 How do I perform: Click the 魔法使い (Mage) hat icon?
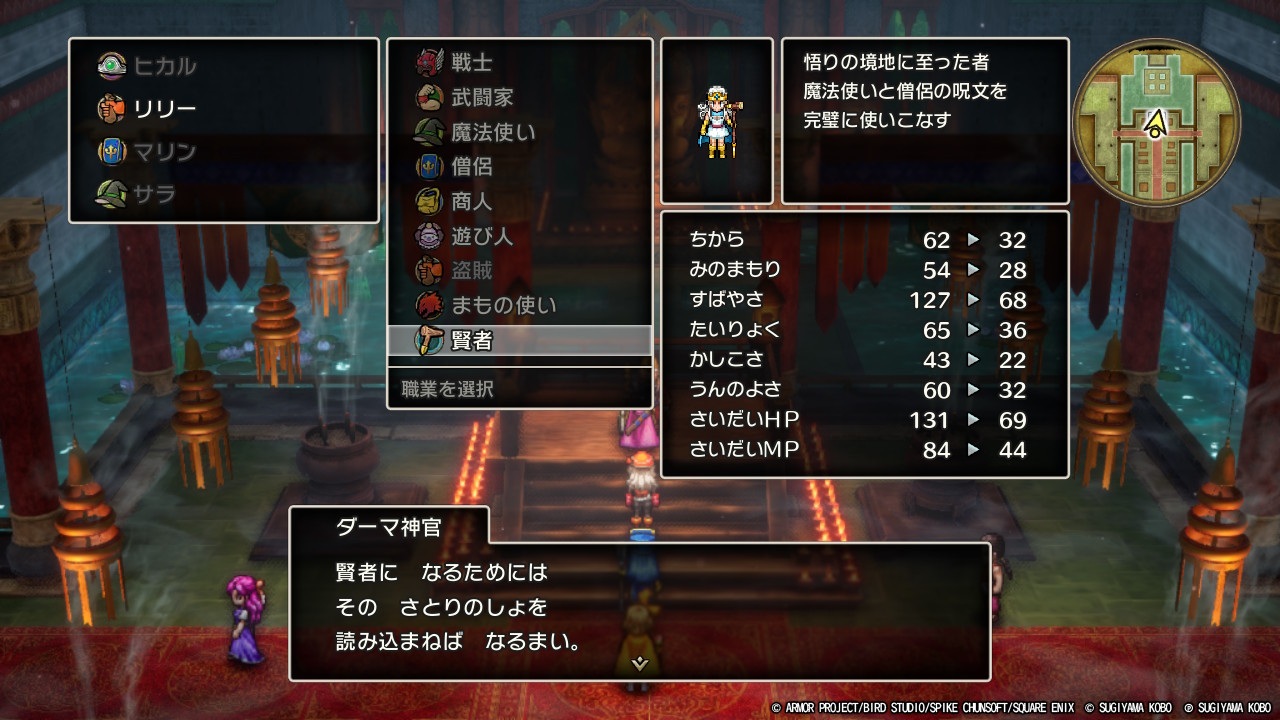click(430, 132)
